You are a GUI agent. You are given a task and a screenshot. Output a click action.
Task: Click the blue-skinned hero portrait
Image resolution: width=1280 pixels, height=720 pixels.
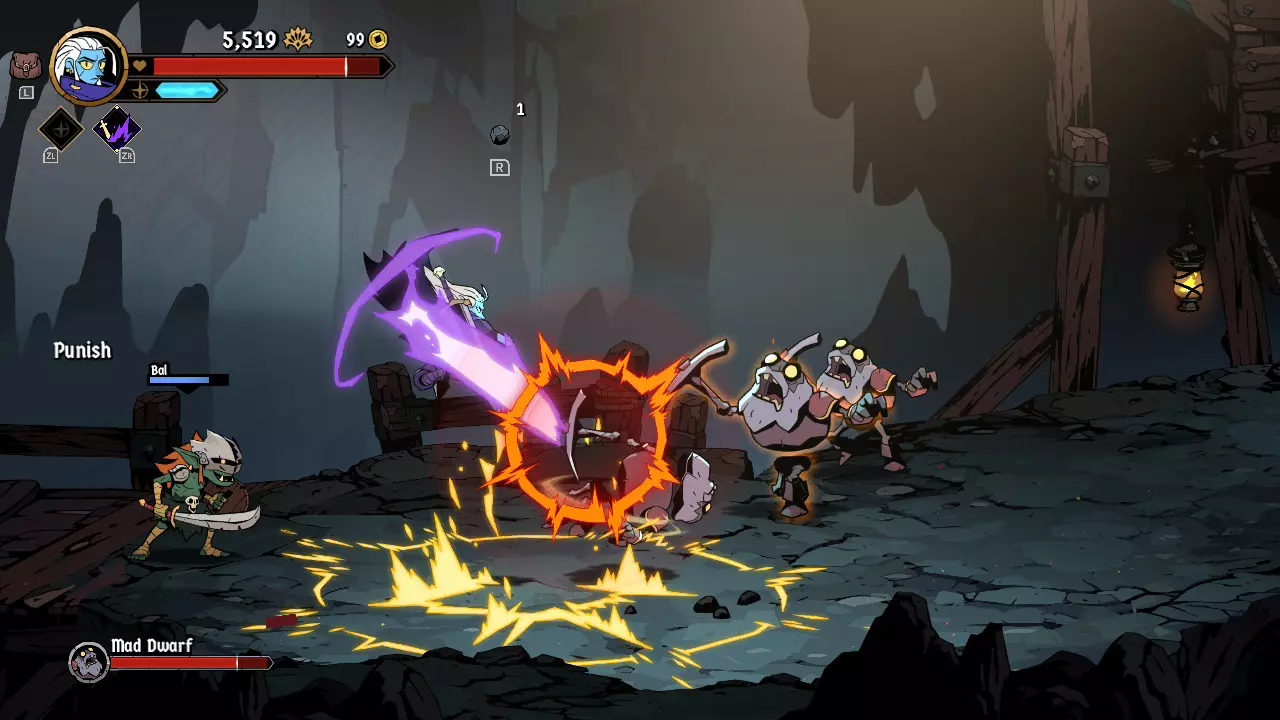[89, 66]
